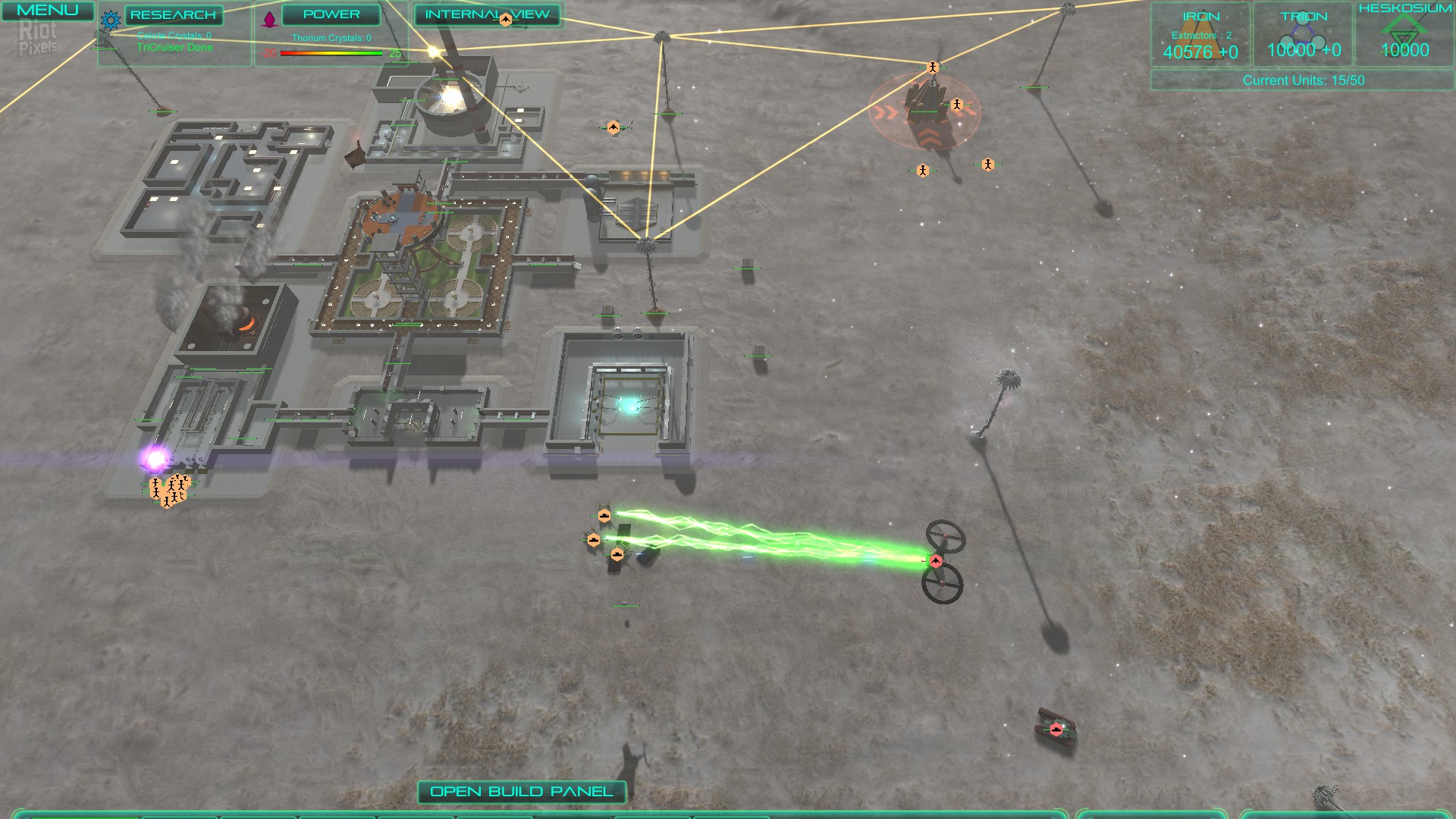Select the red-marked tank unit marker
This screenshot has width=1456, height=819.
1056,730
